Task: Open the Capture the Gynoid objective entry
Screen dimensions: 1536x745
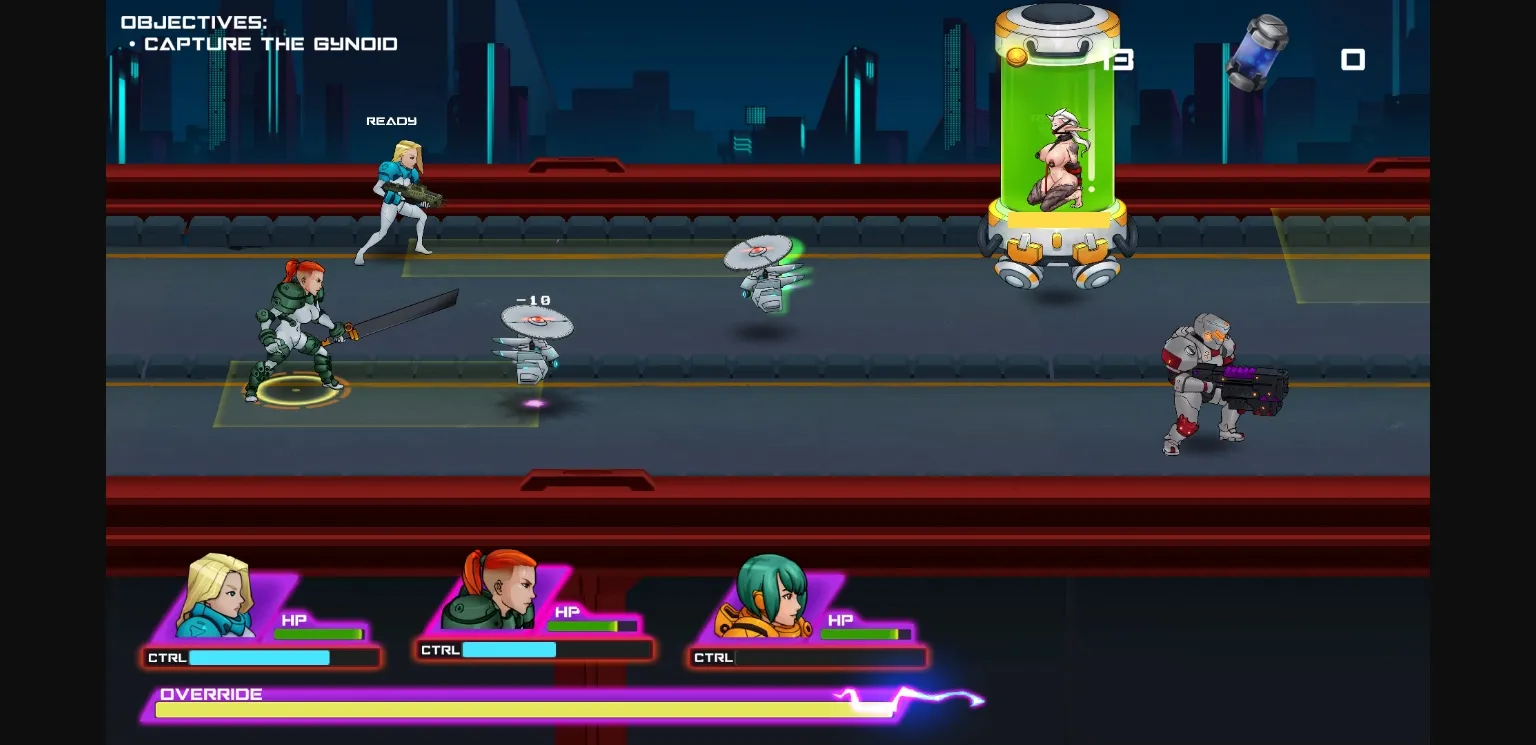Action: (x=270, y=44)
